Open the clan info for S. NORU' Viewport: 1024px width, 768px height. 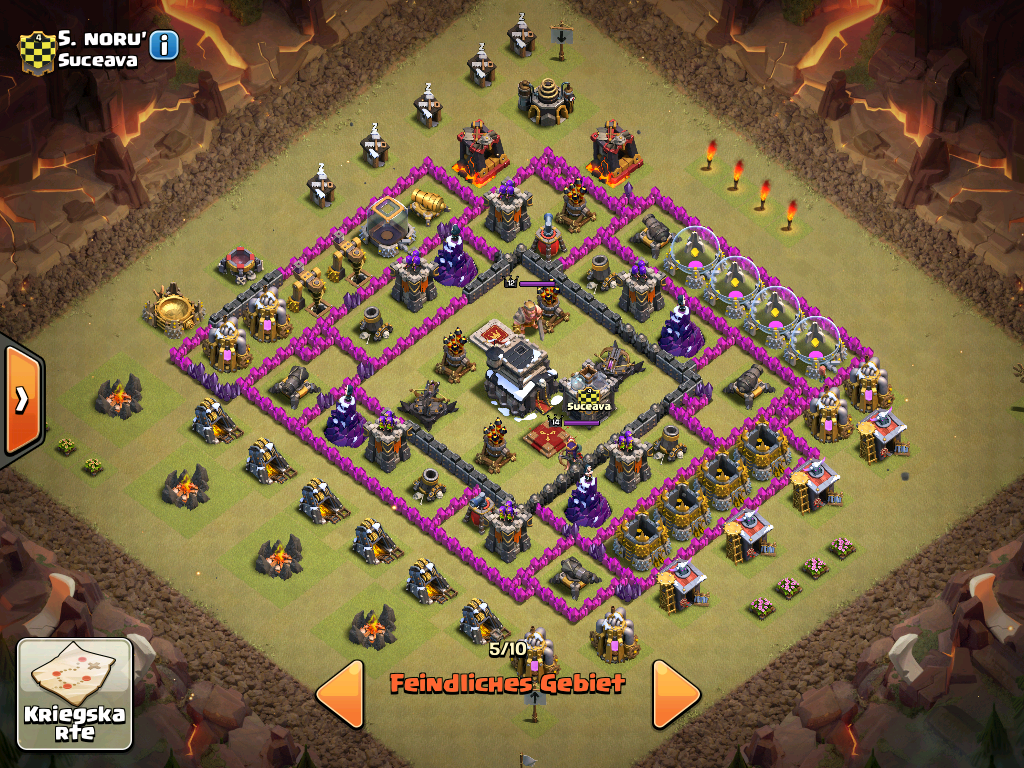tap(164, 45)
